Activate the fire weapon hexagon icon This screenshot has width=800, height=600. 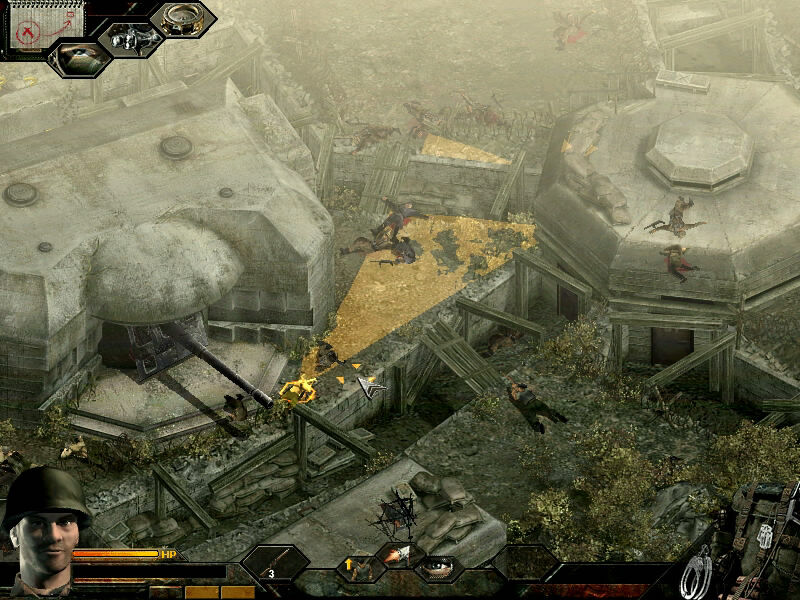click(x=397, y=558)
